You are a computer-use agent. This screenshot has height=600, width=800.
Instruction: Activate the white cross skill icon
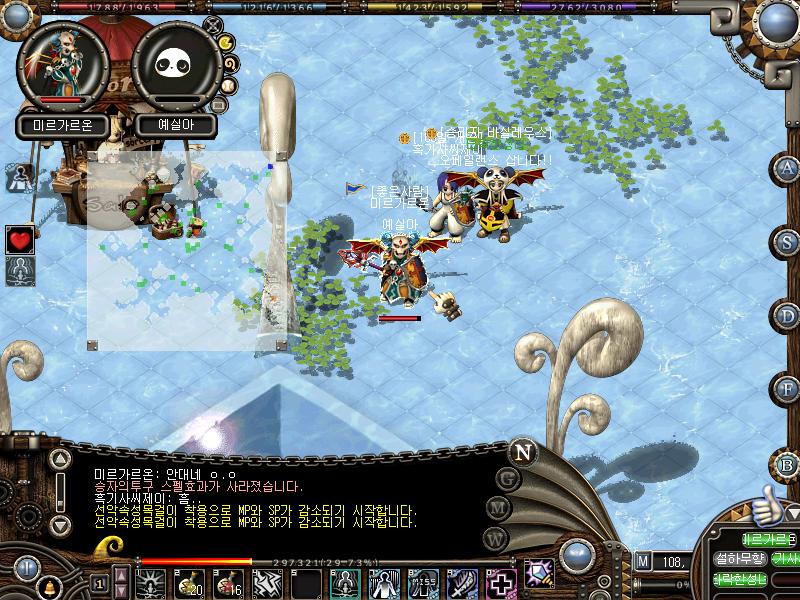click(x=499, y=582)
